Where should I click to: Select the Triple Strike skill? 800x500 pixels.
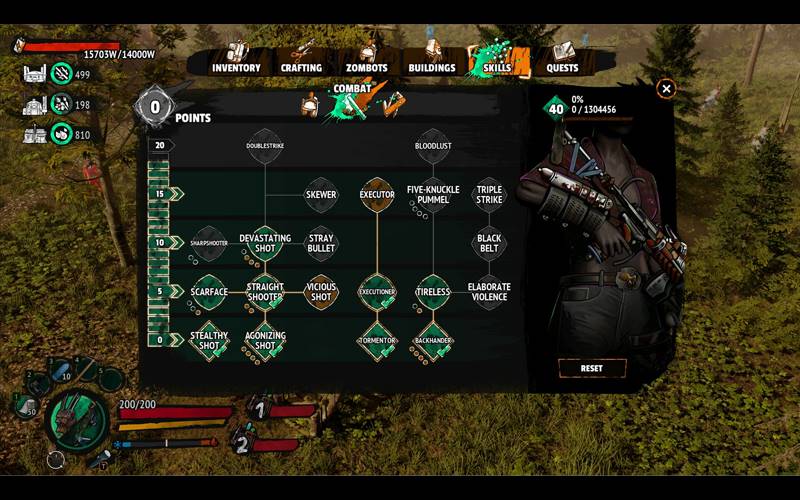(489, 194)
